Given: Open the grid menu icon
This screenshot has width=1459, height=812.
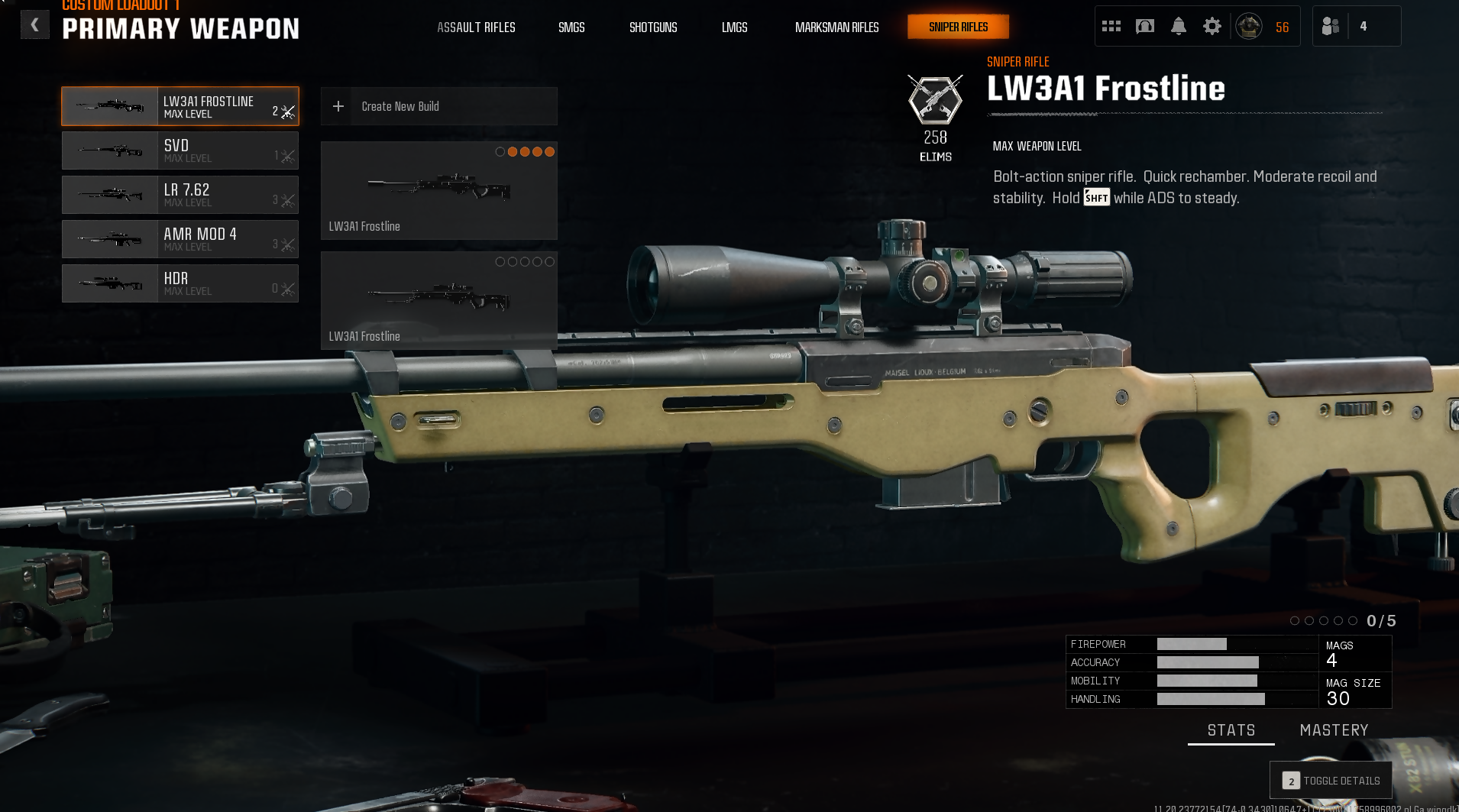Looking at the screenshot, I should pyautogui.click(x=1111, y=27).
